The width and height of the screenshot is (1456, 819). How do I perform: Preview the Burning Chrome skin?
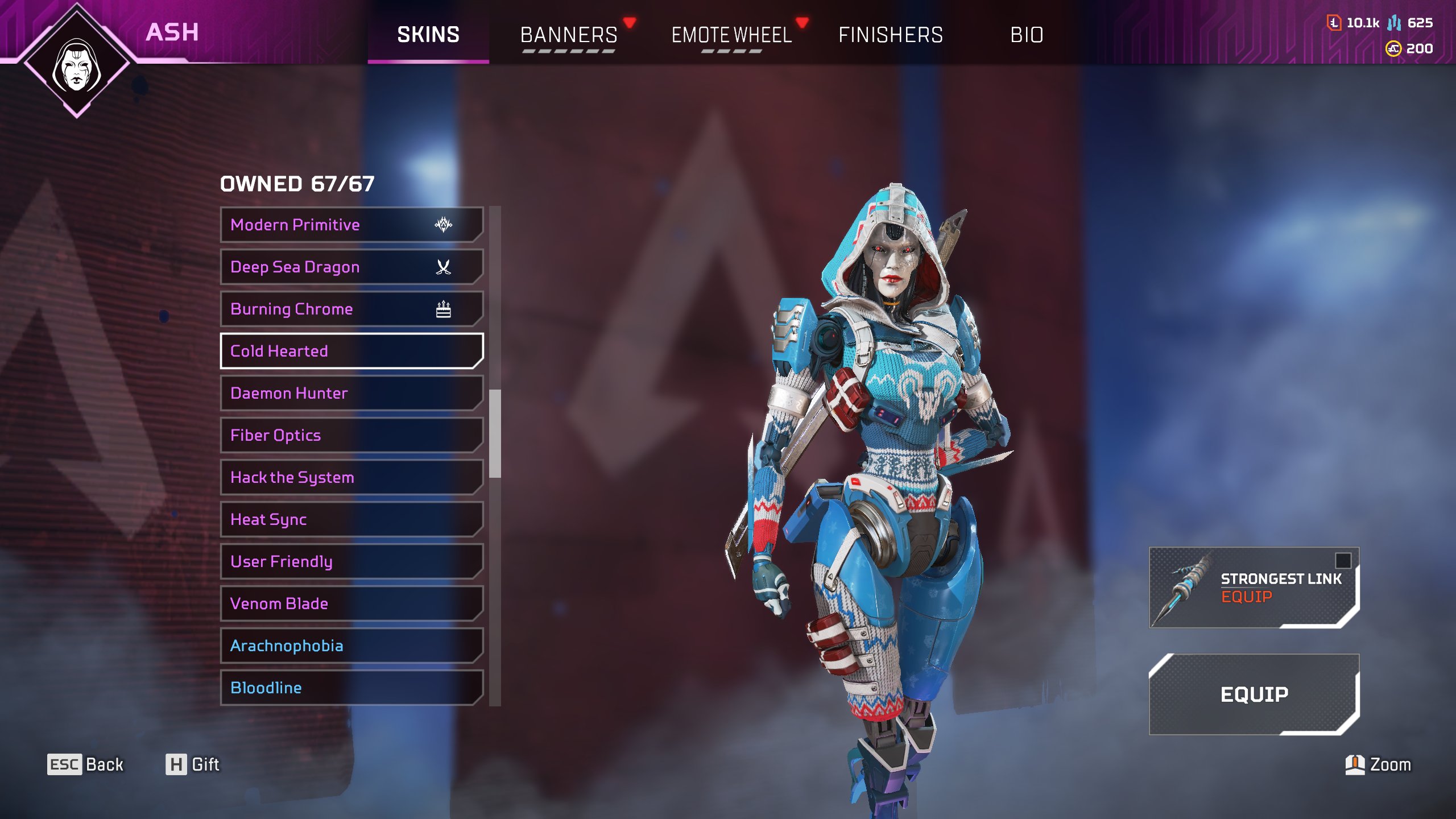coord(351,309)
